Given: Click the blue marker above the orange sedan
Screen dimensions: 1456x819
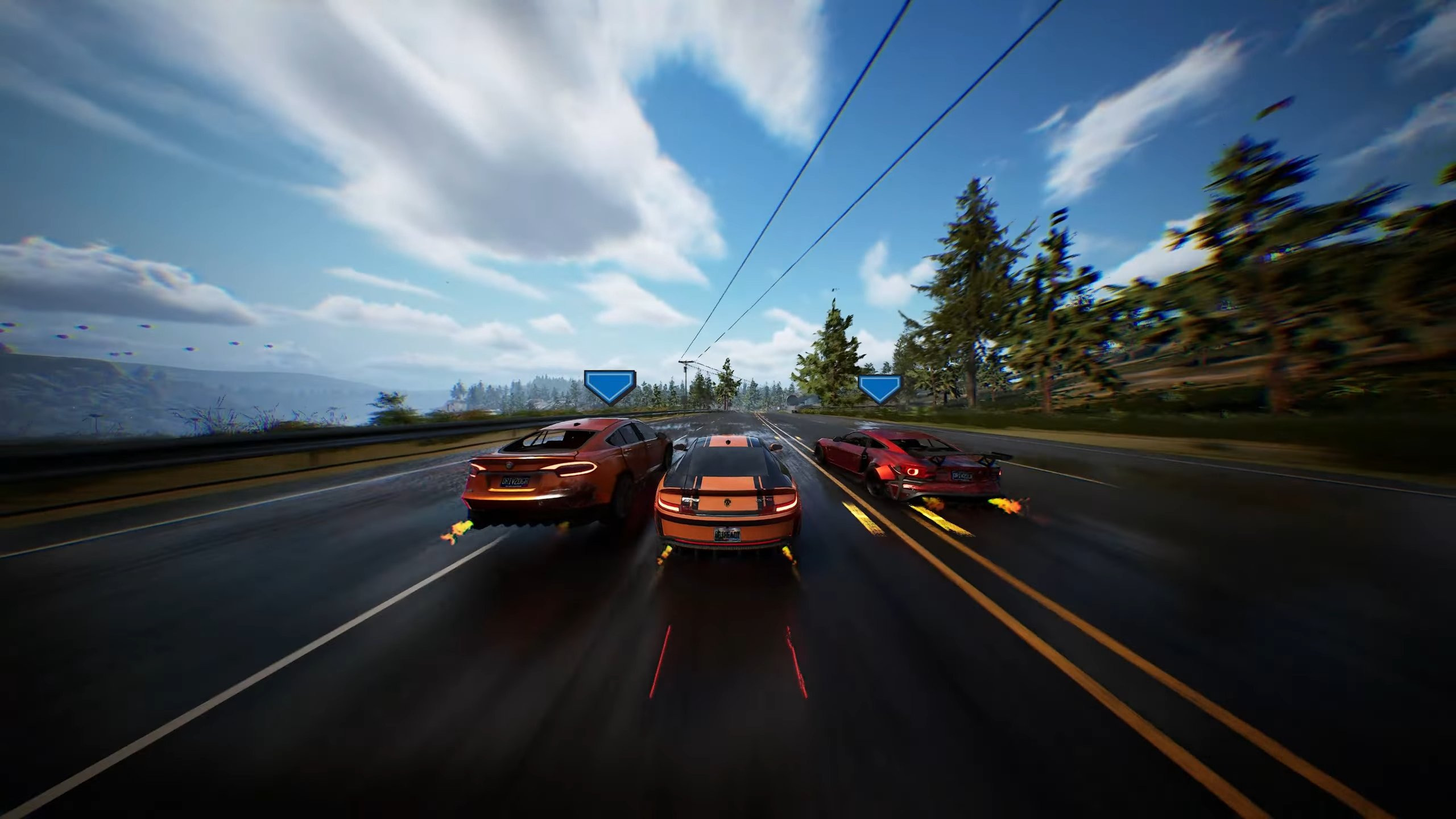Looking at the screenshot, I should pyautogui.click(x=610, y=386).
